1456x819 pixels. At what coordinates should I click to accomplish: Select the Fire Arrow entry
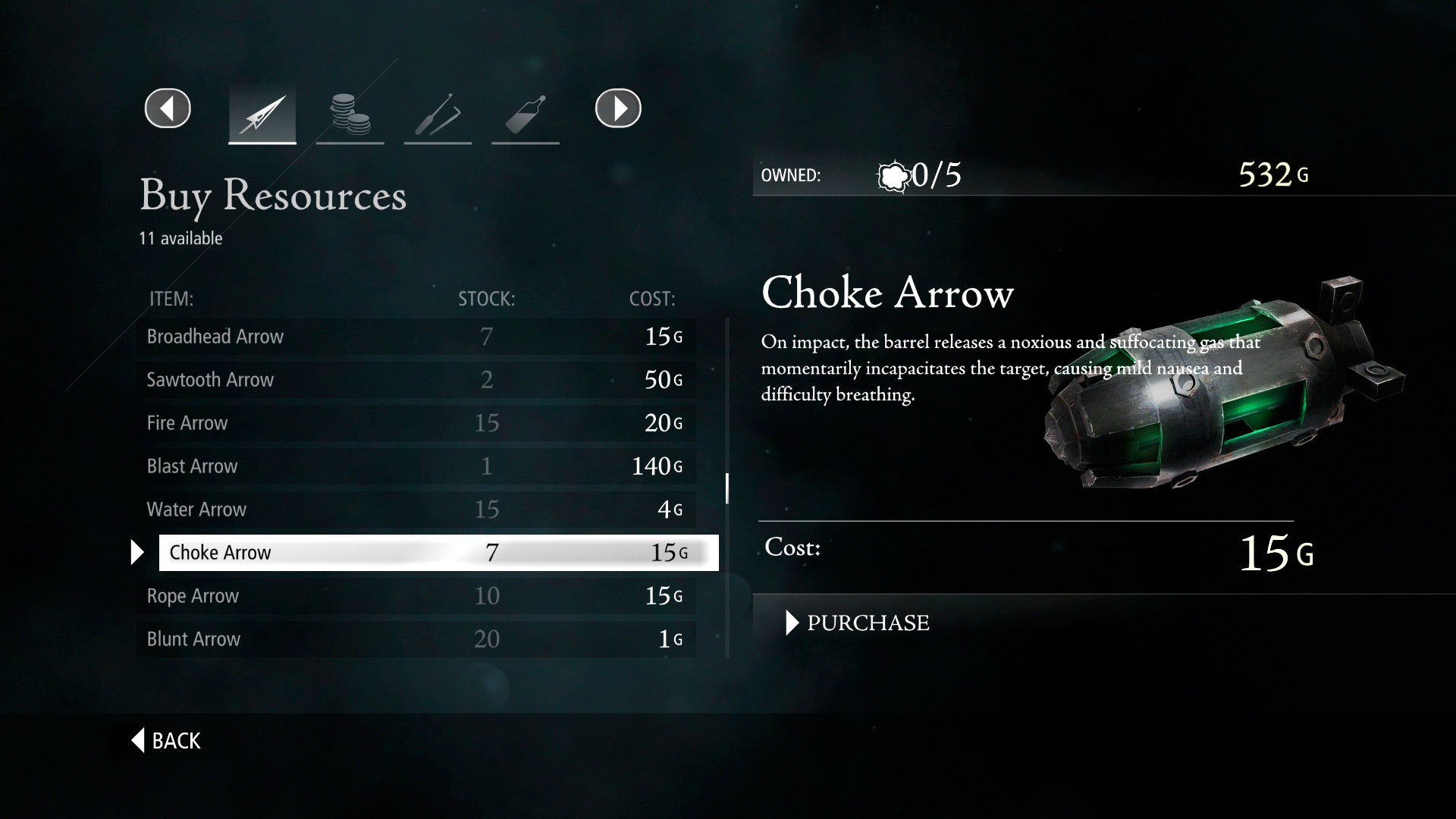[416, 422]
